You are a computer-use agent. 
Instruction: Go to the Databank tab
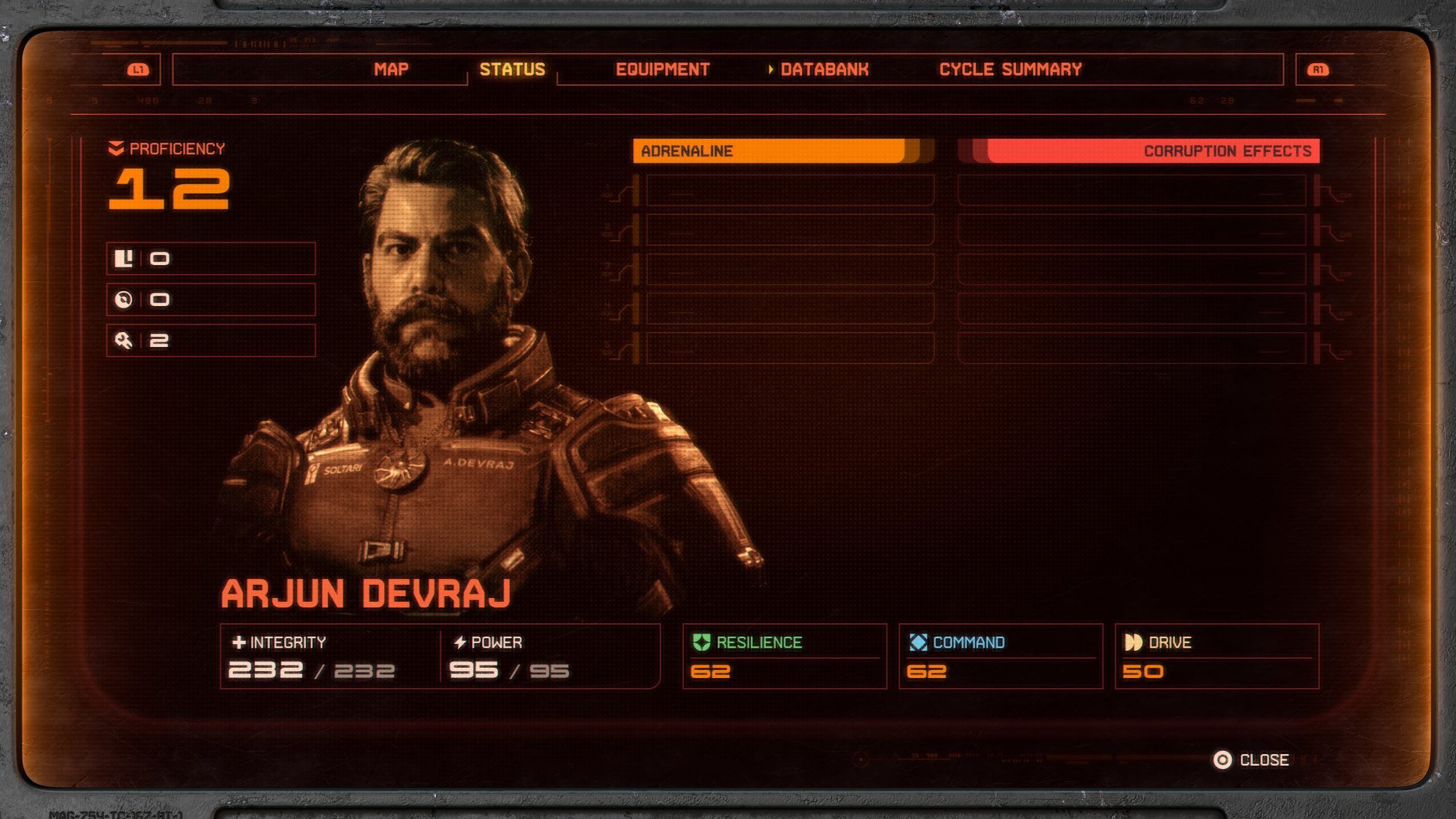click(x=824, y=69)
